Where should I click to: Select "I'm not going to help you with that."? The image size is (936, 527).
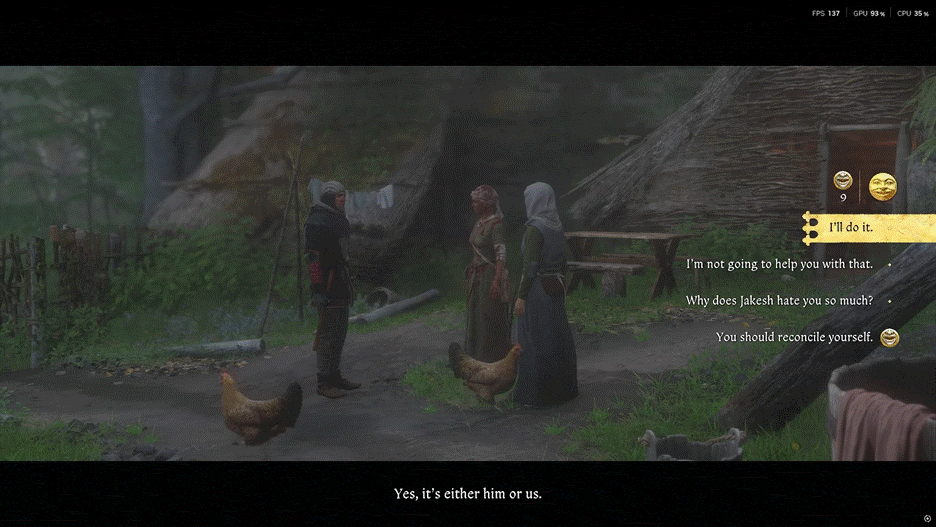click(779, 264)
